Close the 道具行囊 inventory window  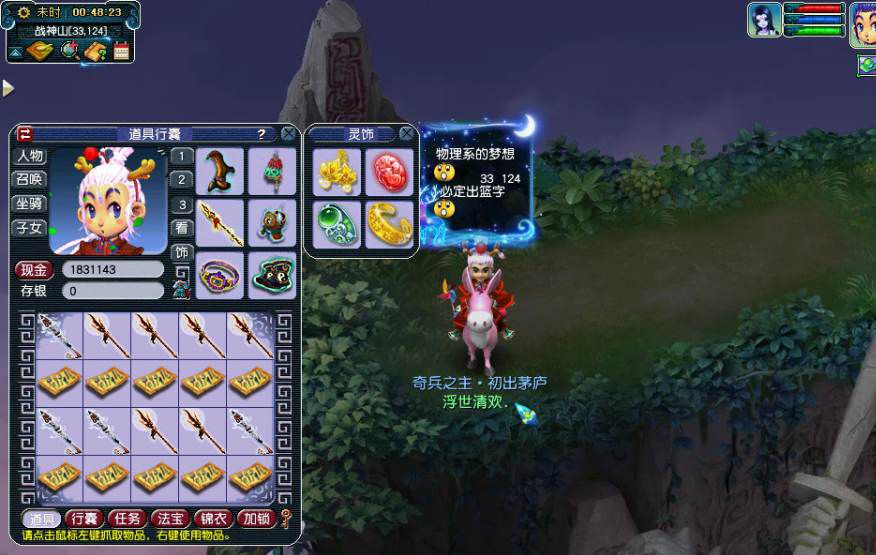(288, 133)
